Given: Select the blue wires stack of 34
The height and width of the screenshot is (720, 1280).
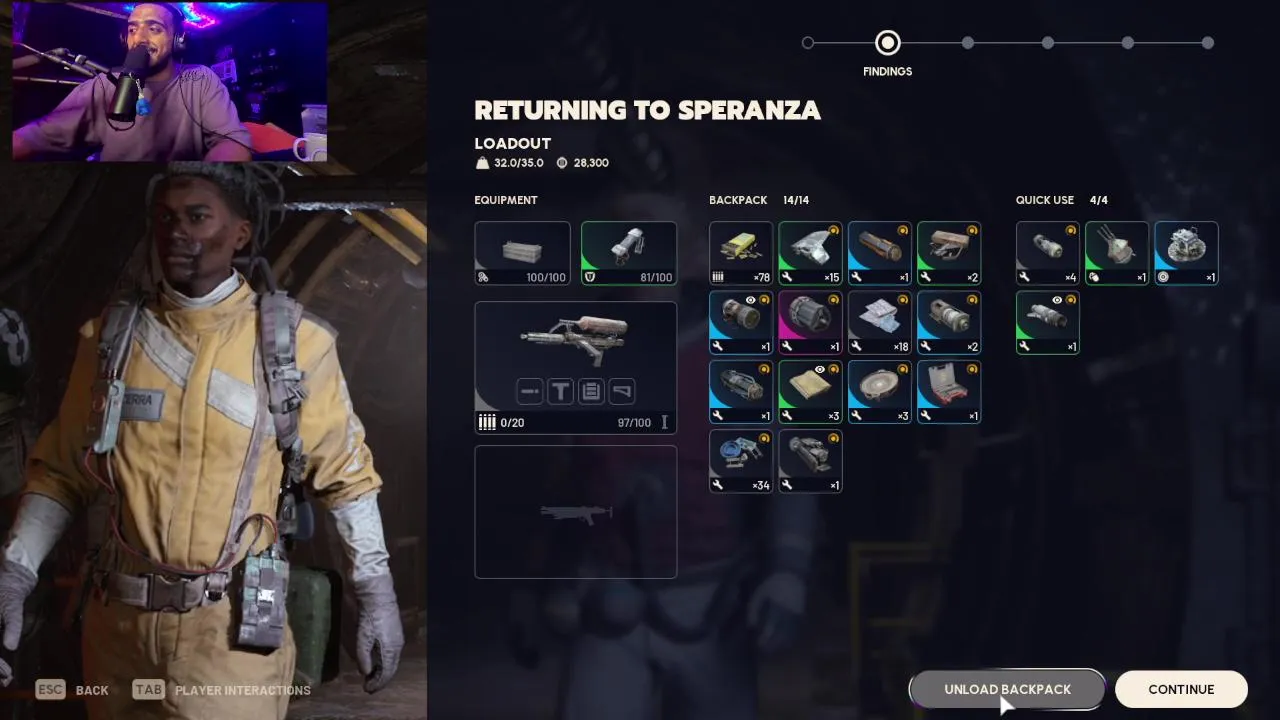Looking at the screenshot, I should (741, 461).
